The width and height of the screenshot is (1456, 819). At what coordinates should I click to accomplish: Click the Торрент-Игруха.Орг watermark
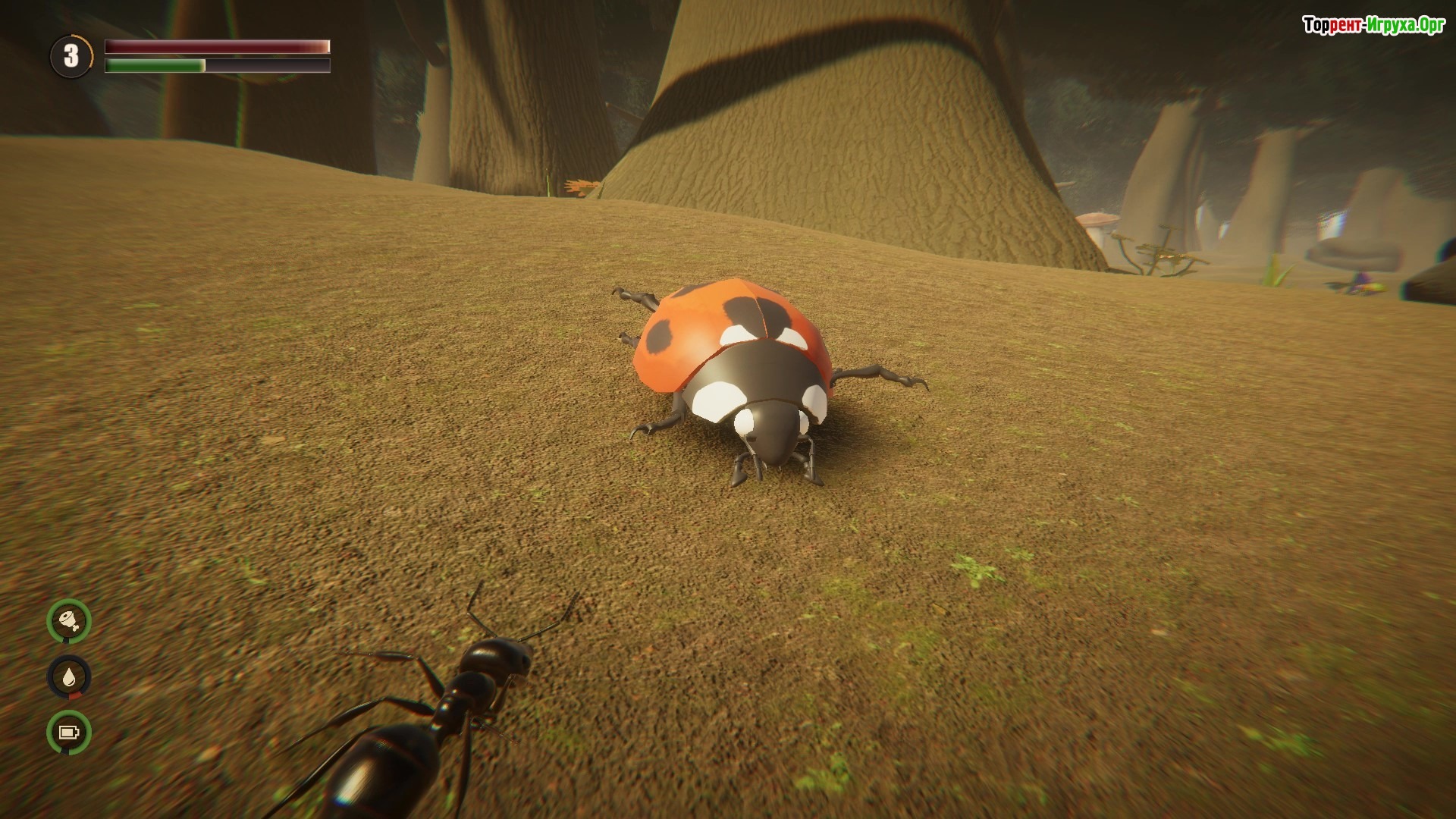point(1373,26)
